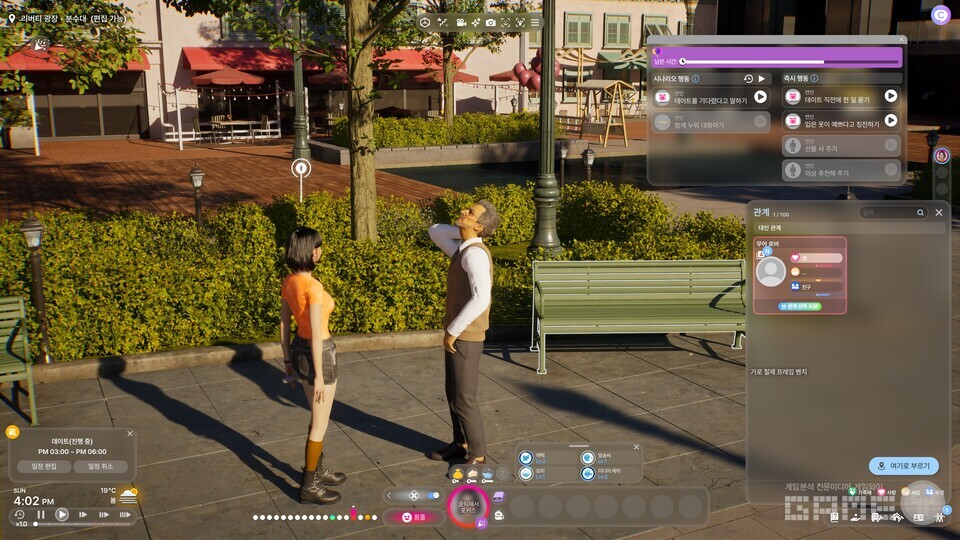Image resolution: width=960 pixels, height=540 pixels.
Task: Play the '데이트를 기다렸다고 말하기' scenario action
Action: pos(760,97)
